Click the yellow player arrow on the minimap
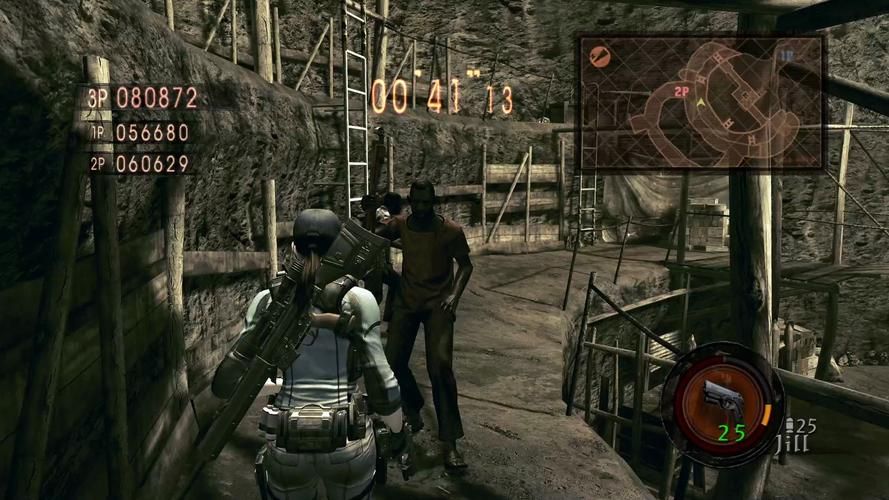889x500 pixels. pos(702,102)
